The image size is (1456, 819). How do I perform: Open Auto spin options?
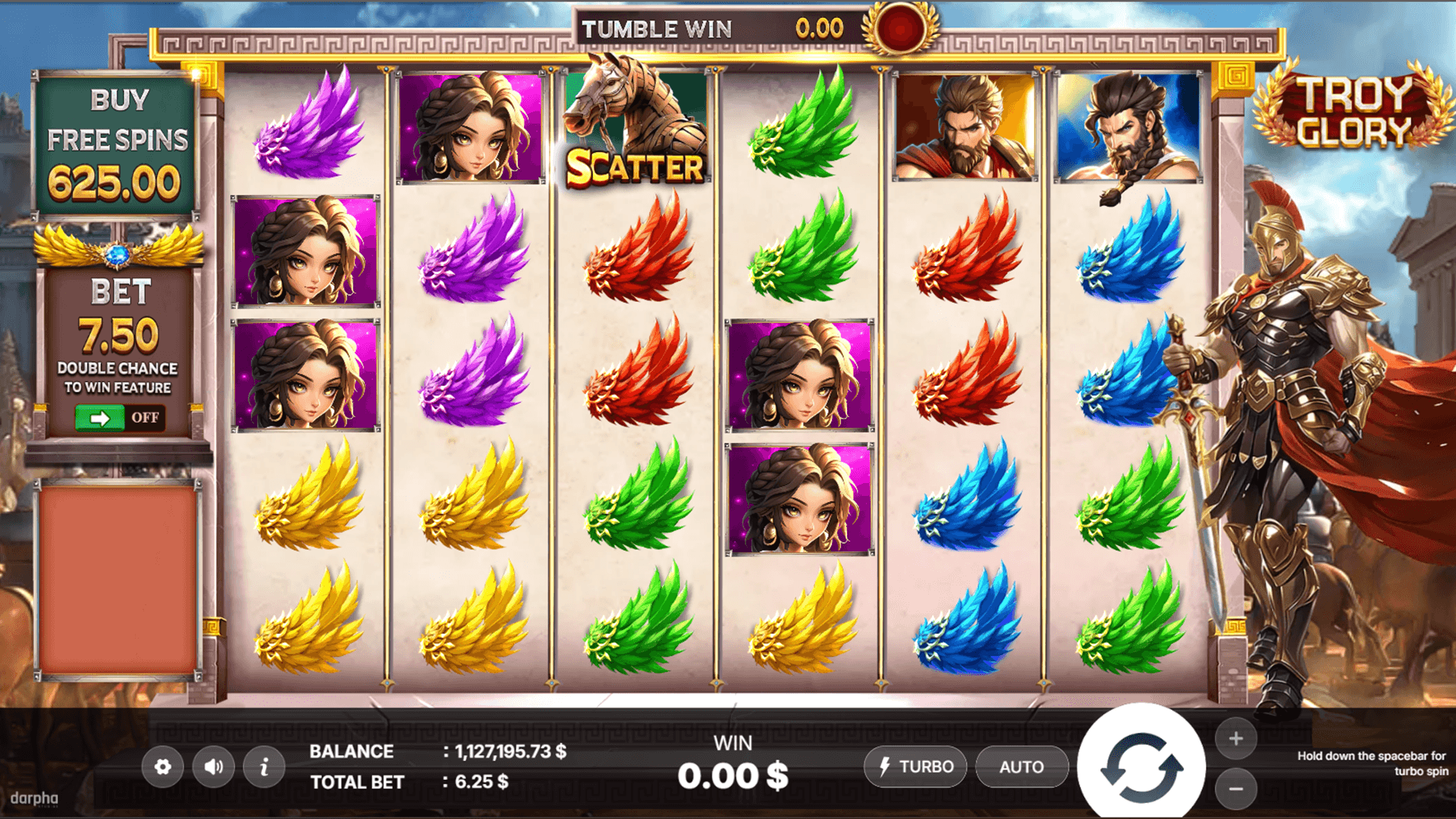(1021, 767)
